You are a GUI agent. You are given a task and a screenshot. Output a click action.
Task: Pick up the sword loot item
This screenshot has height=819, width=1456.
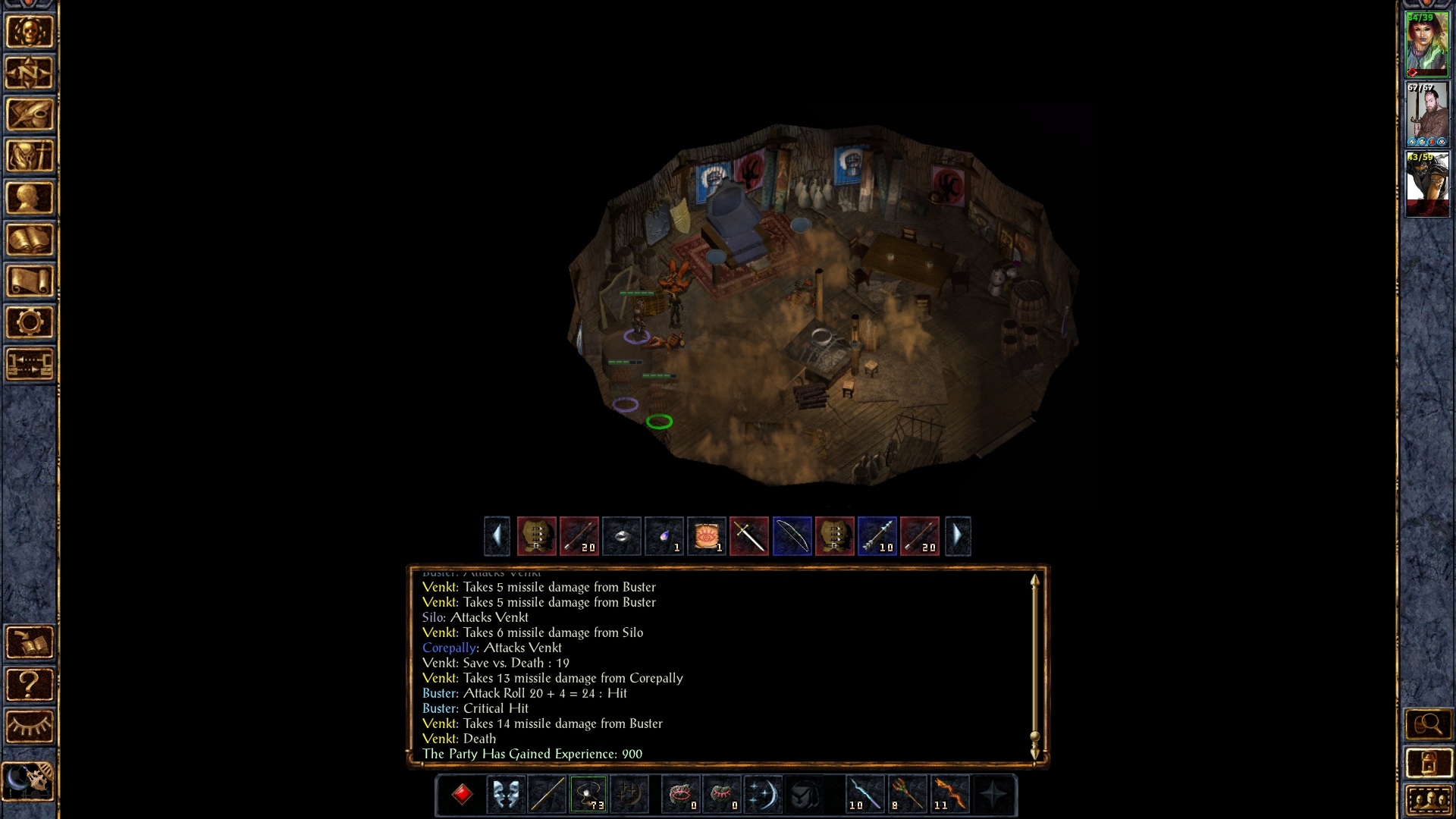tap(749, 537)
